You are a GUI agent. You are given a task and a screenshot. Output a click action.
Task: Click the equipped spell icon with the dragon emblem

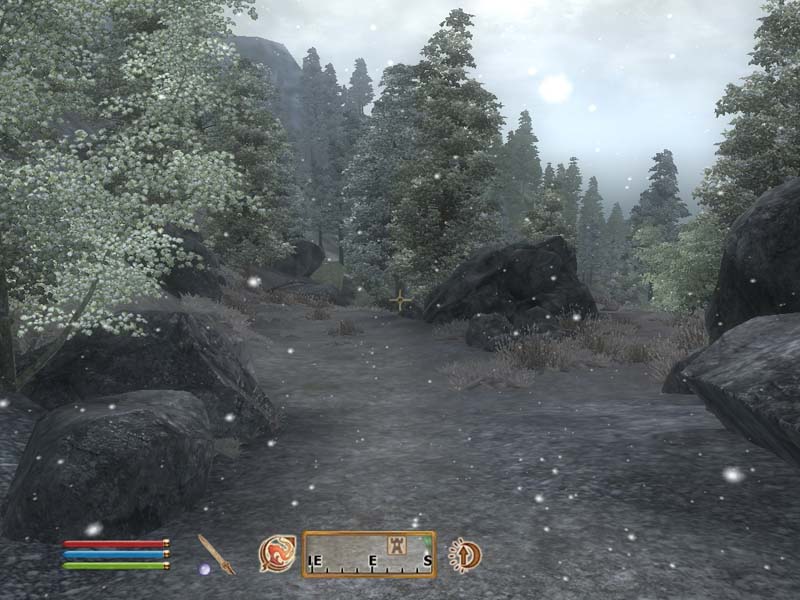pyautogui.click(x=276, y=553)
